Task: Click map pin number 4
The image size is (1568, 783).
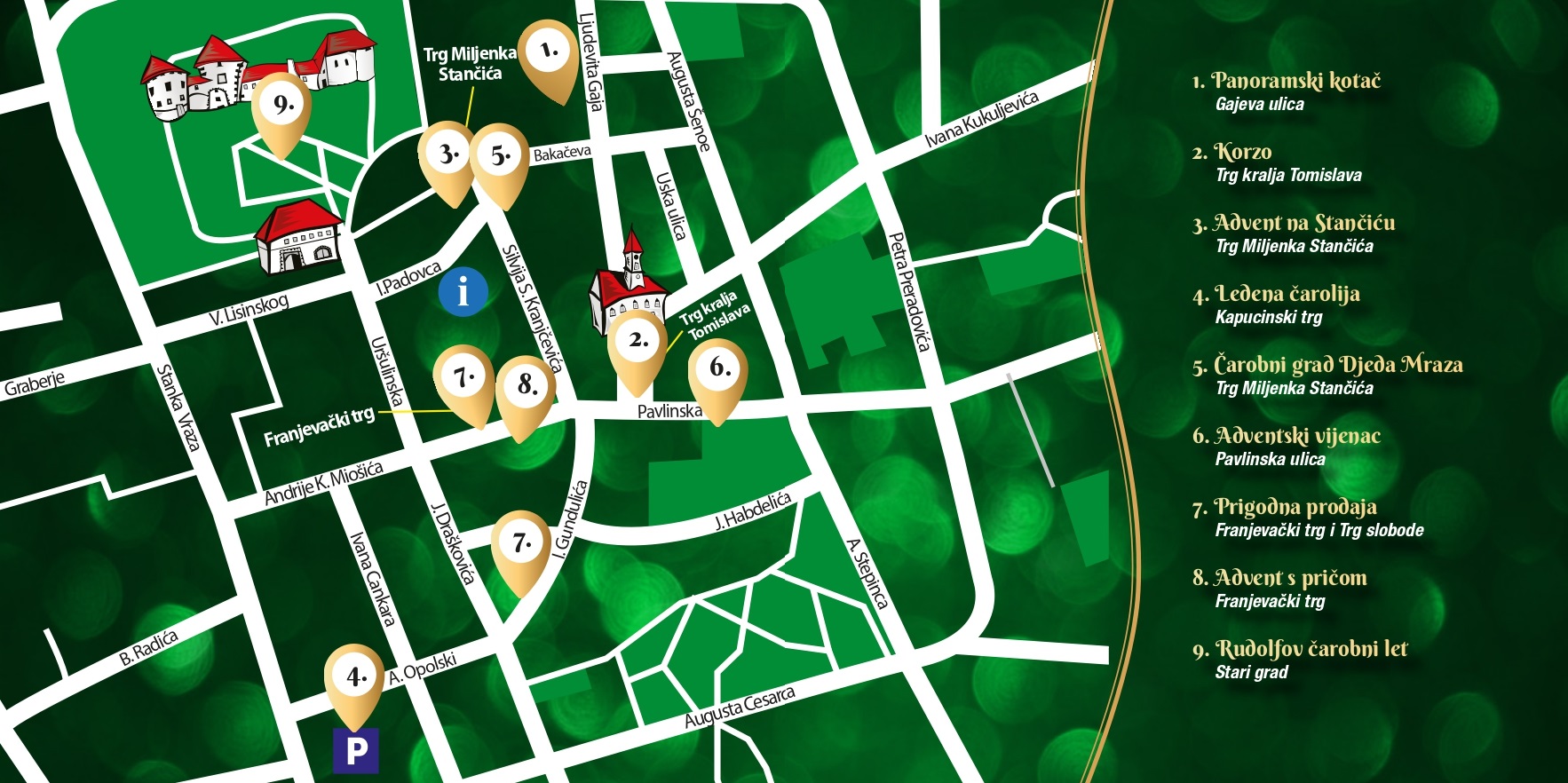Action: point(354,678)
